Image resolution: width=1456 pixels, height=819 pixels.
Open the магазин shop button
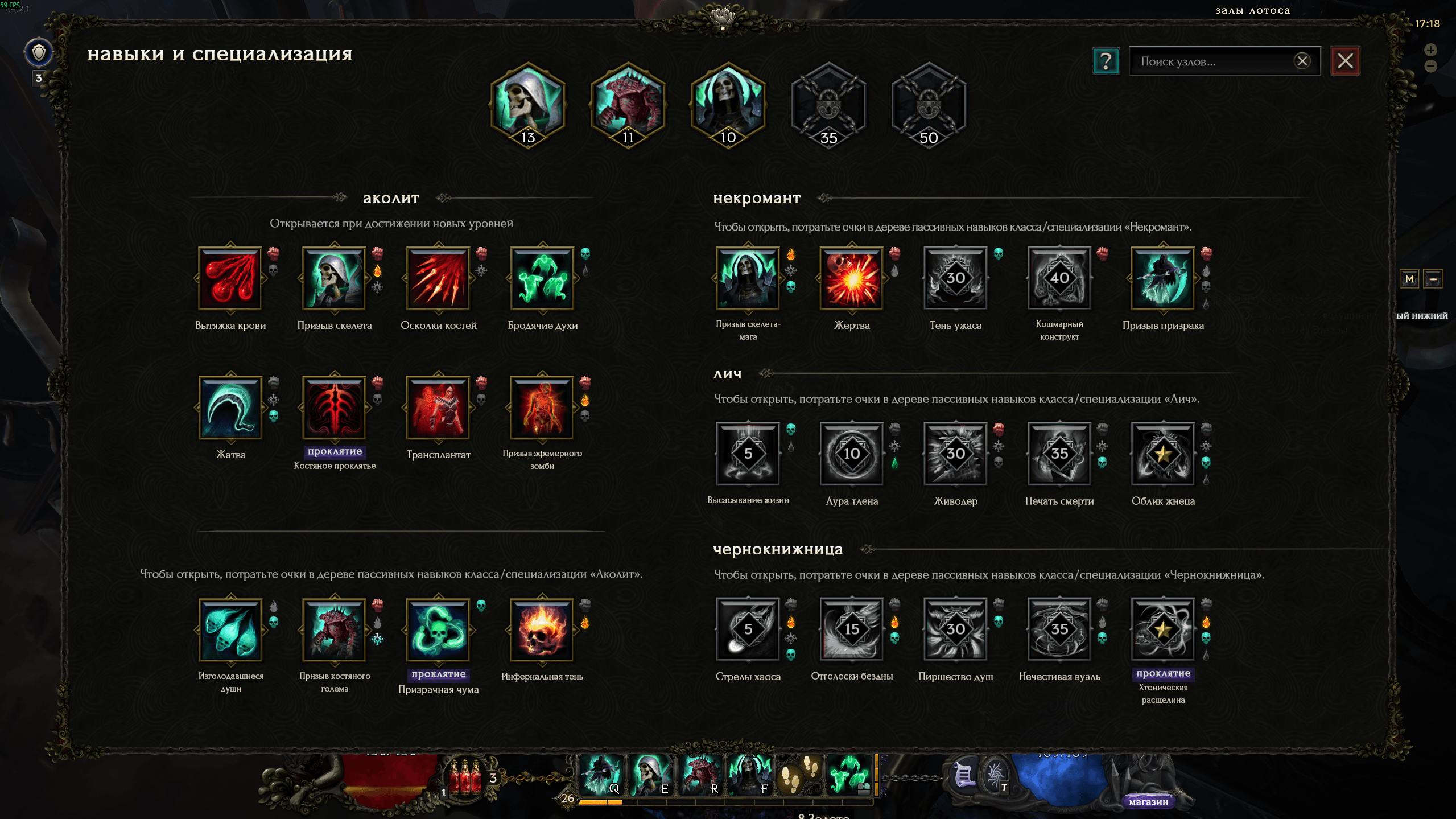pos(1148,801)
